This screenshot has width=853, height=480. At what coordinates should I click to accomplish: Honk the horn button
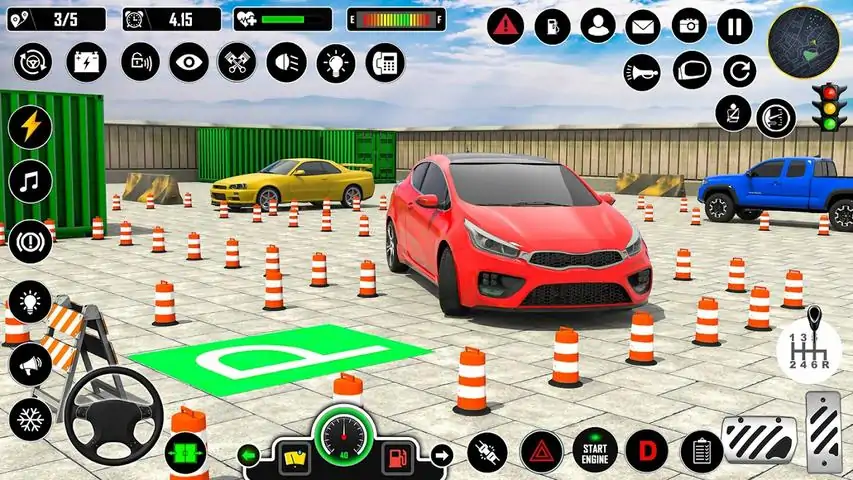[641, 71]
